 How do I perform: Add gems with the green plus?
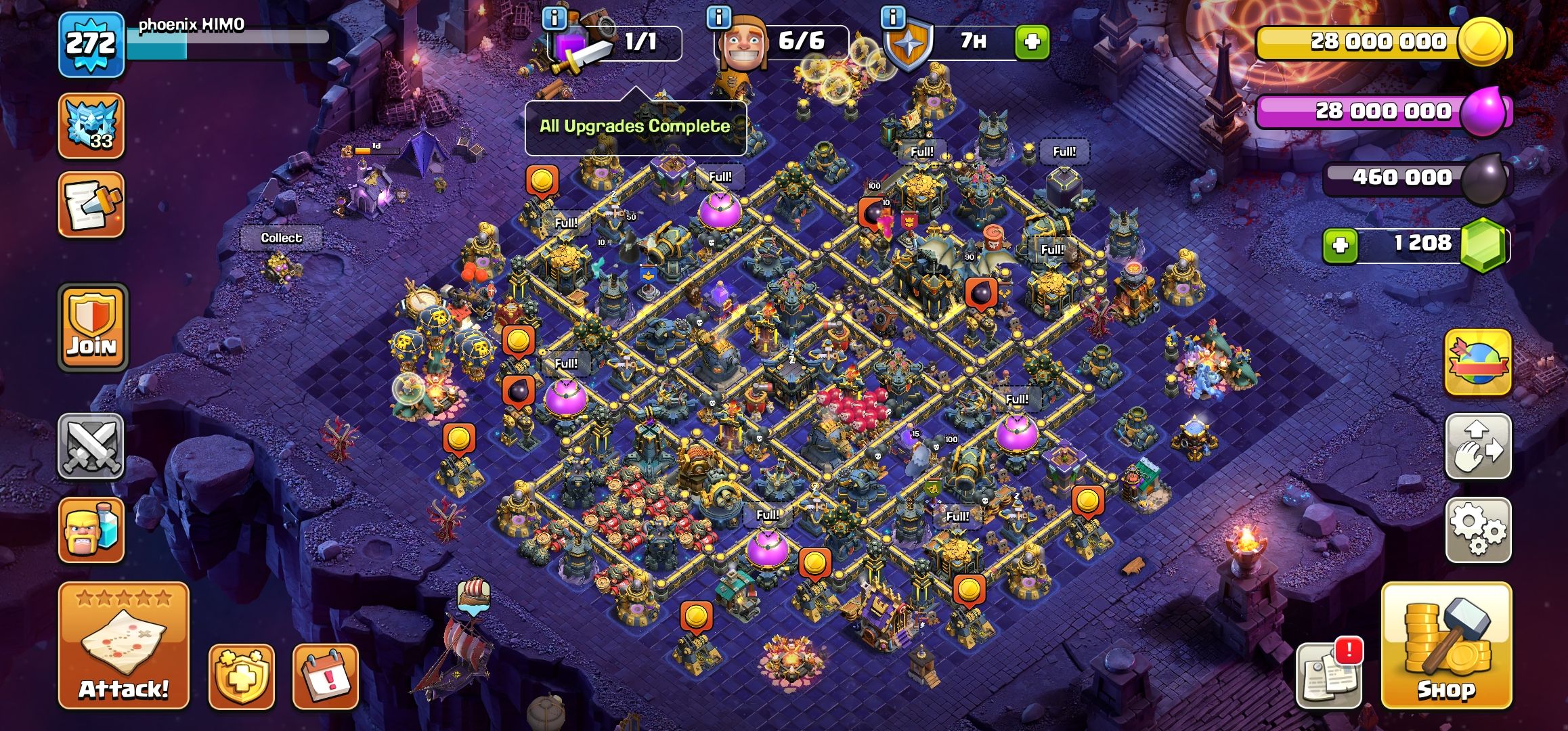click(1341, 245)
